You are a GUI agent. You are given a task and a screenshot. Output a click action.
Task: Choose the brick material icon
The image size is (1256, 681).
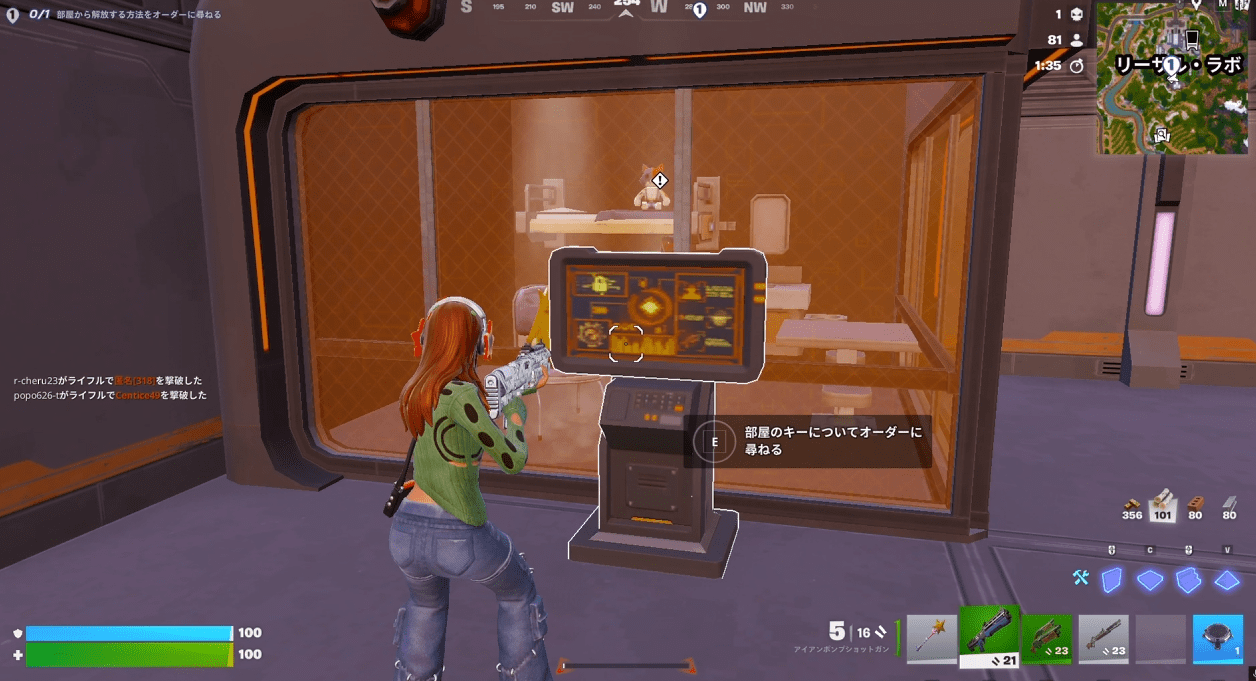pyautogui.click(x=1194, y=503)
